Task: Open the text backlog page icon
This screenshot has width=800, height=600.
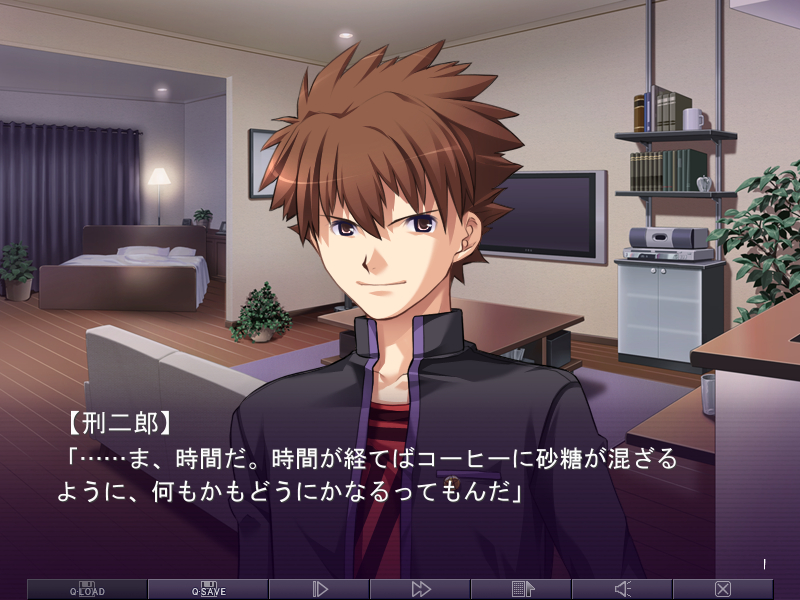Action: tap(522, 589)
